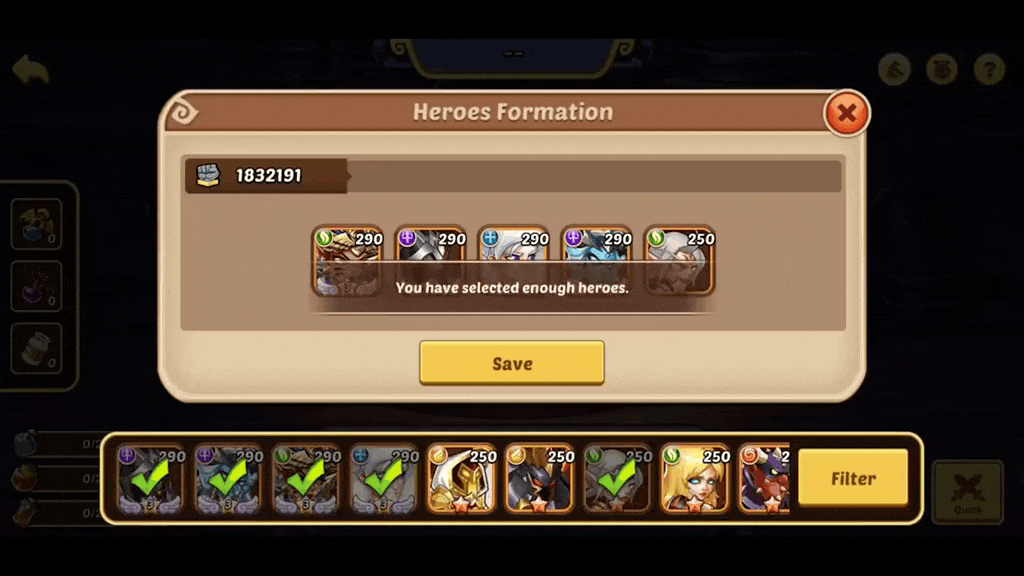Close the Heroes Formation window
The width and height of the screenshot is (1024, 576).
pyautogui.click(x=846, y=113)
